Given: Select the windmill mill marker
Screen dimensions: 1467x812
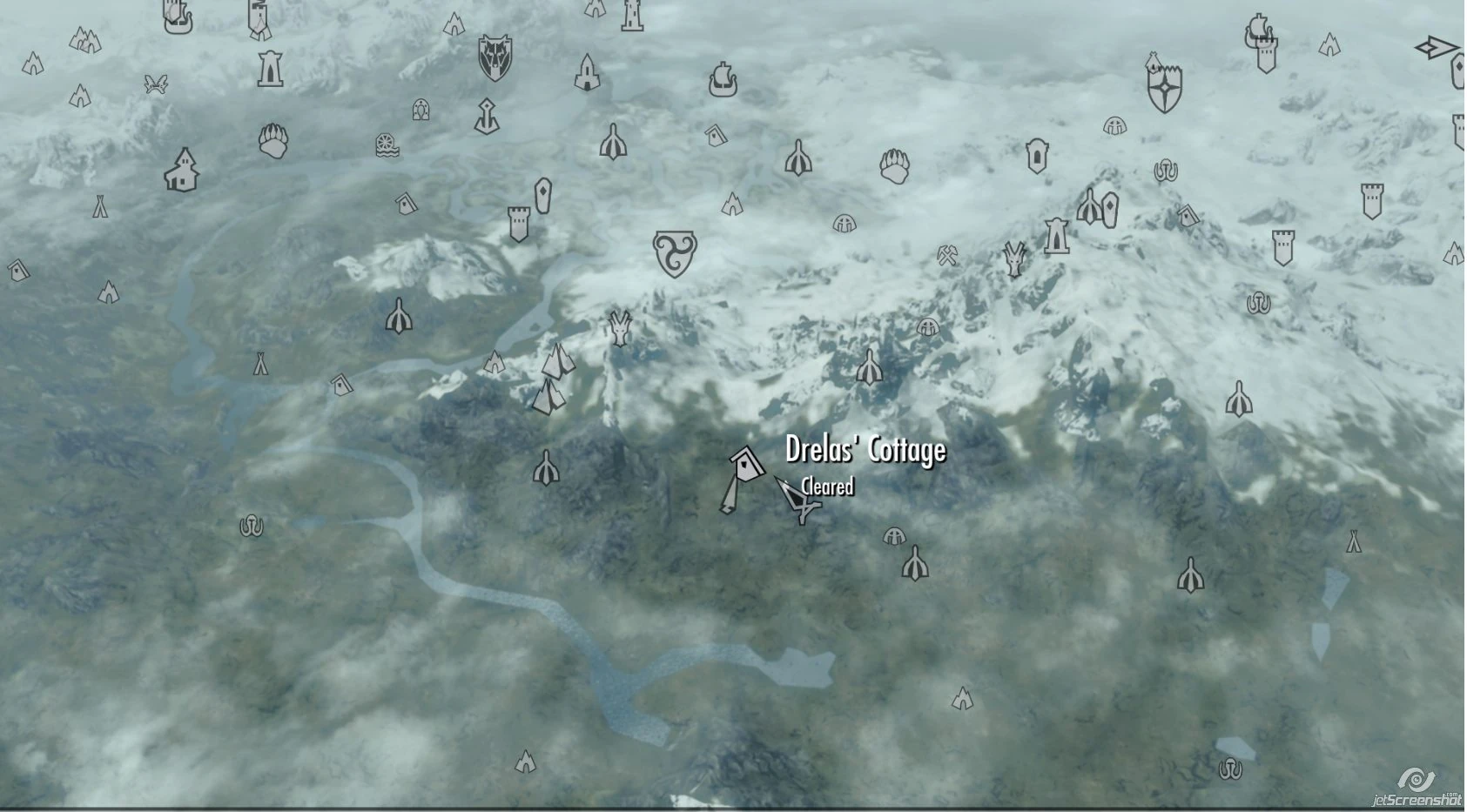Looking at the screenshot, I should [x=387, y=144].
